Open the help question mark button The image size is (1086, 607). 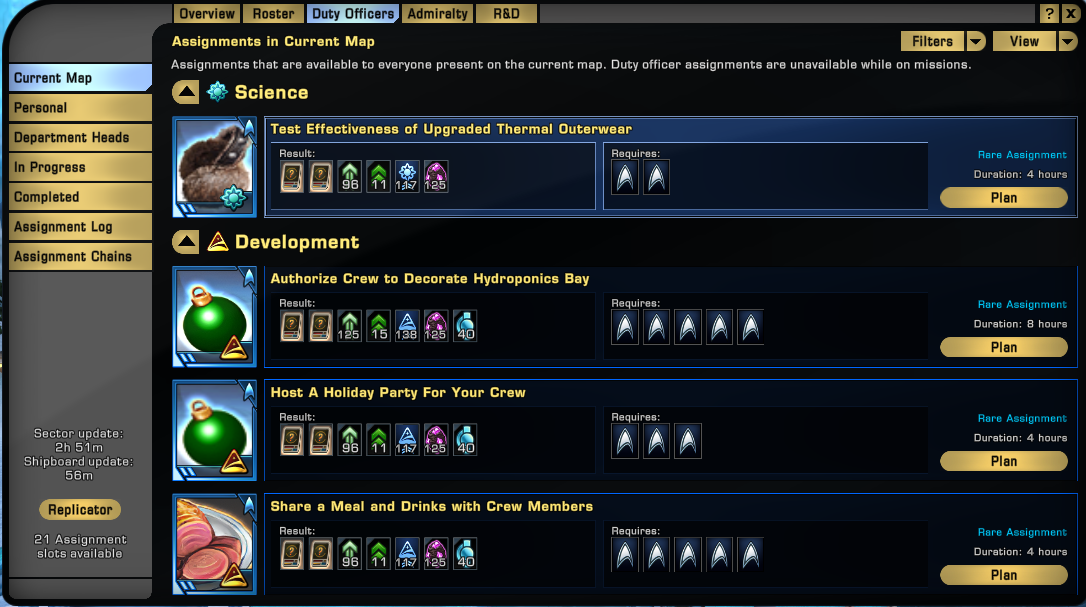pos(1048,14)
